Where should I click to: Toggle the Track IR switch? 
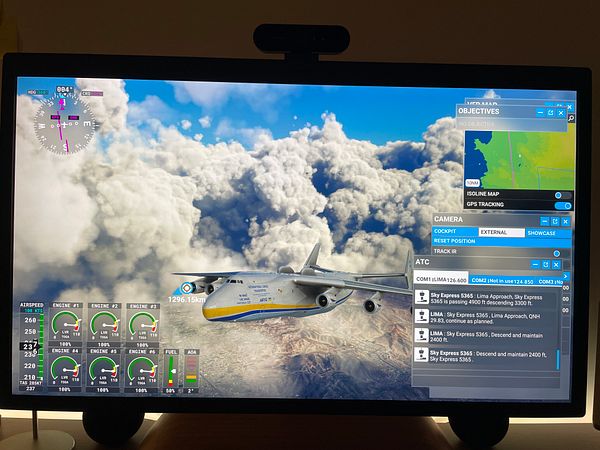(x=557, y=253)
